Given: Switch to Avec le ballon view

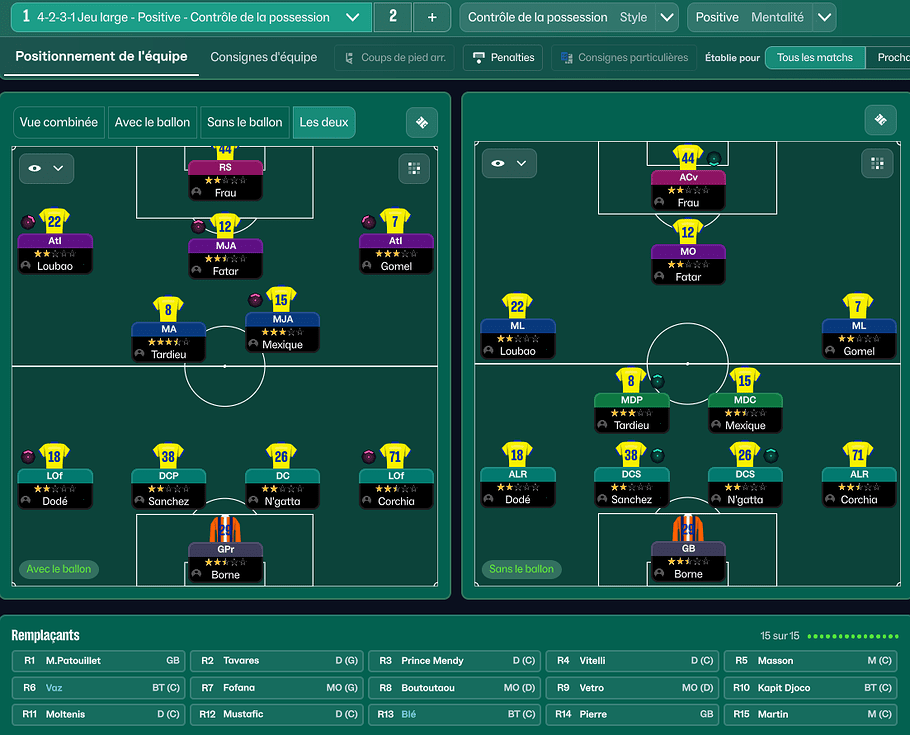Looking at the screenshot, I should pyautogui.click(x=152, y=122).
